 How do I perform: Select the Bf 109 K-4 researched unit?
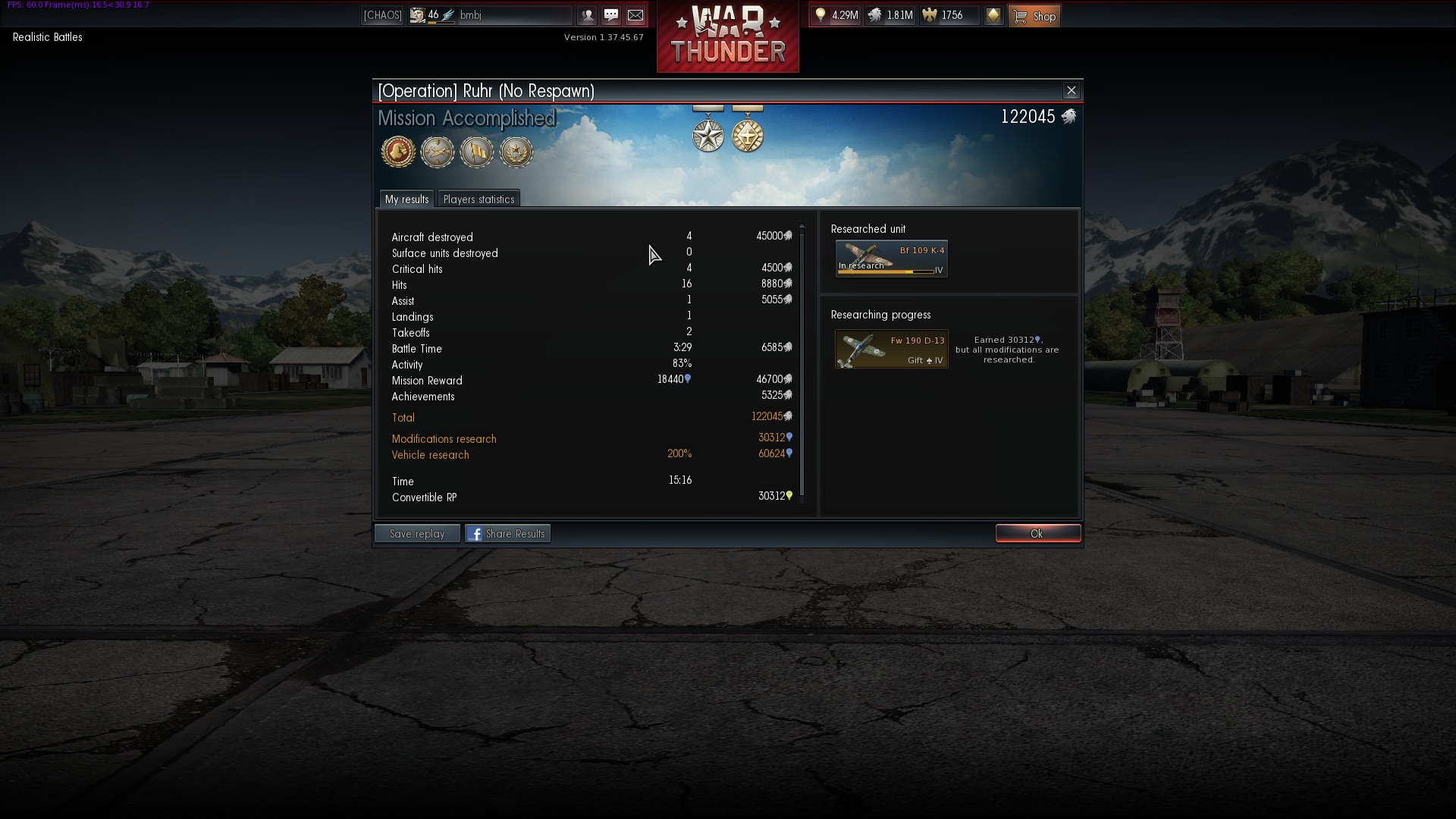(x=892, y=259)
